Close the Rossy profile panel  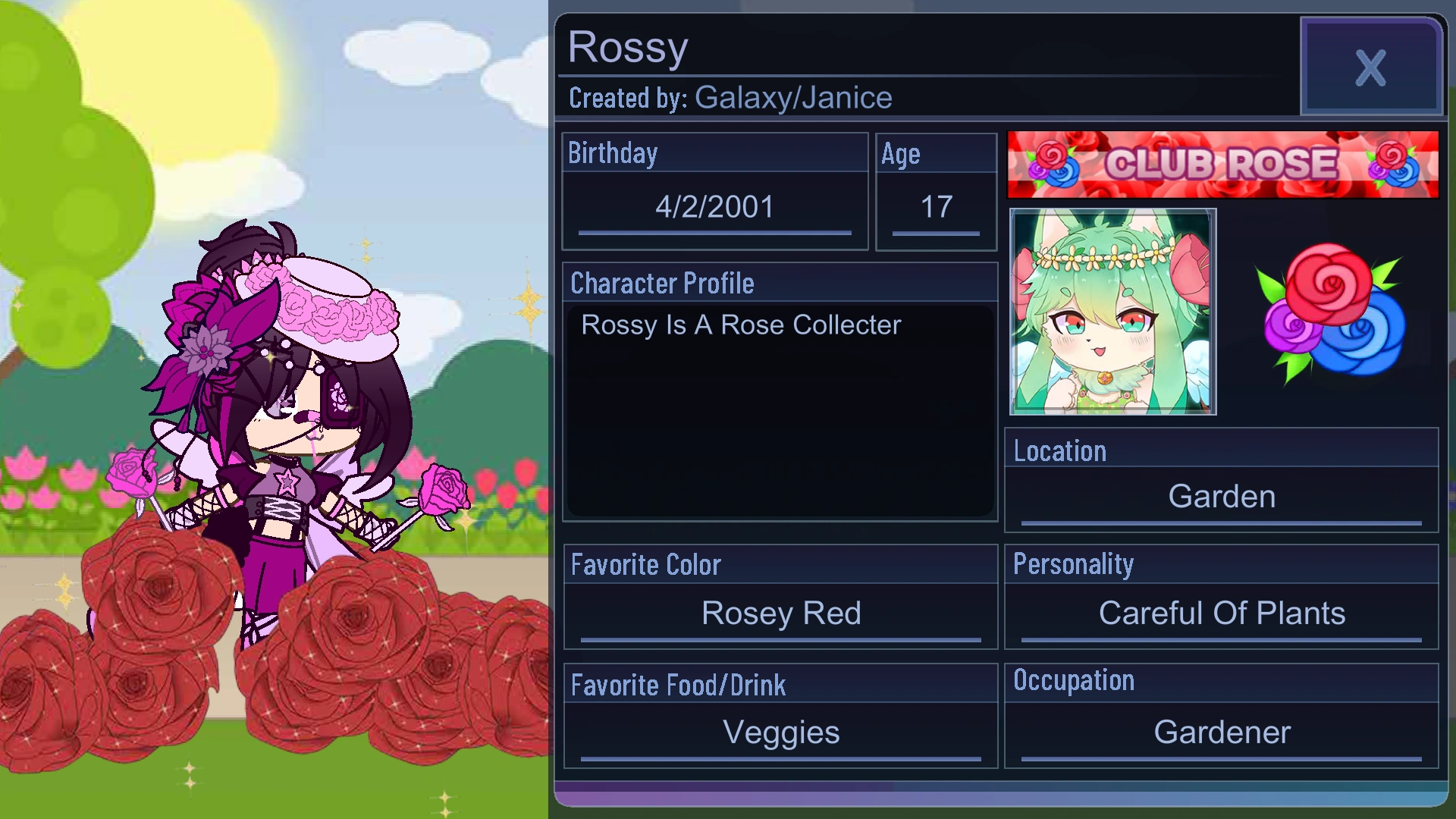tap(1370, 68)
